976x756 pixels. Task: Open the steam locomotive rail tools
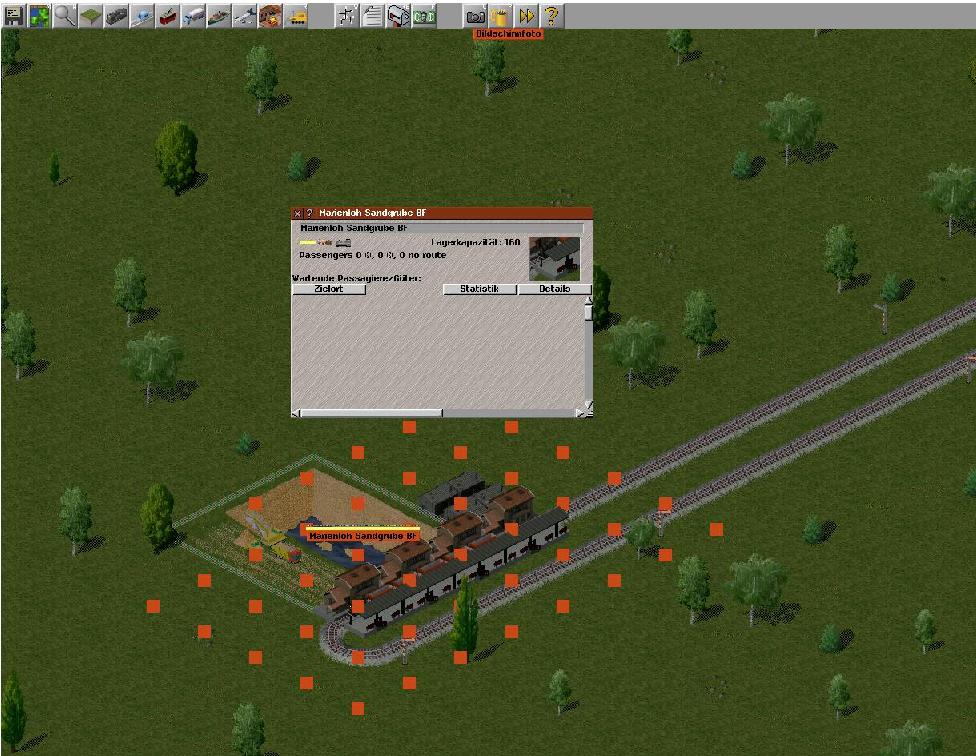tap(116, 15)
